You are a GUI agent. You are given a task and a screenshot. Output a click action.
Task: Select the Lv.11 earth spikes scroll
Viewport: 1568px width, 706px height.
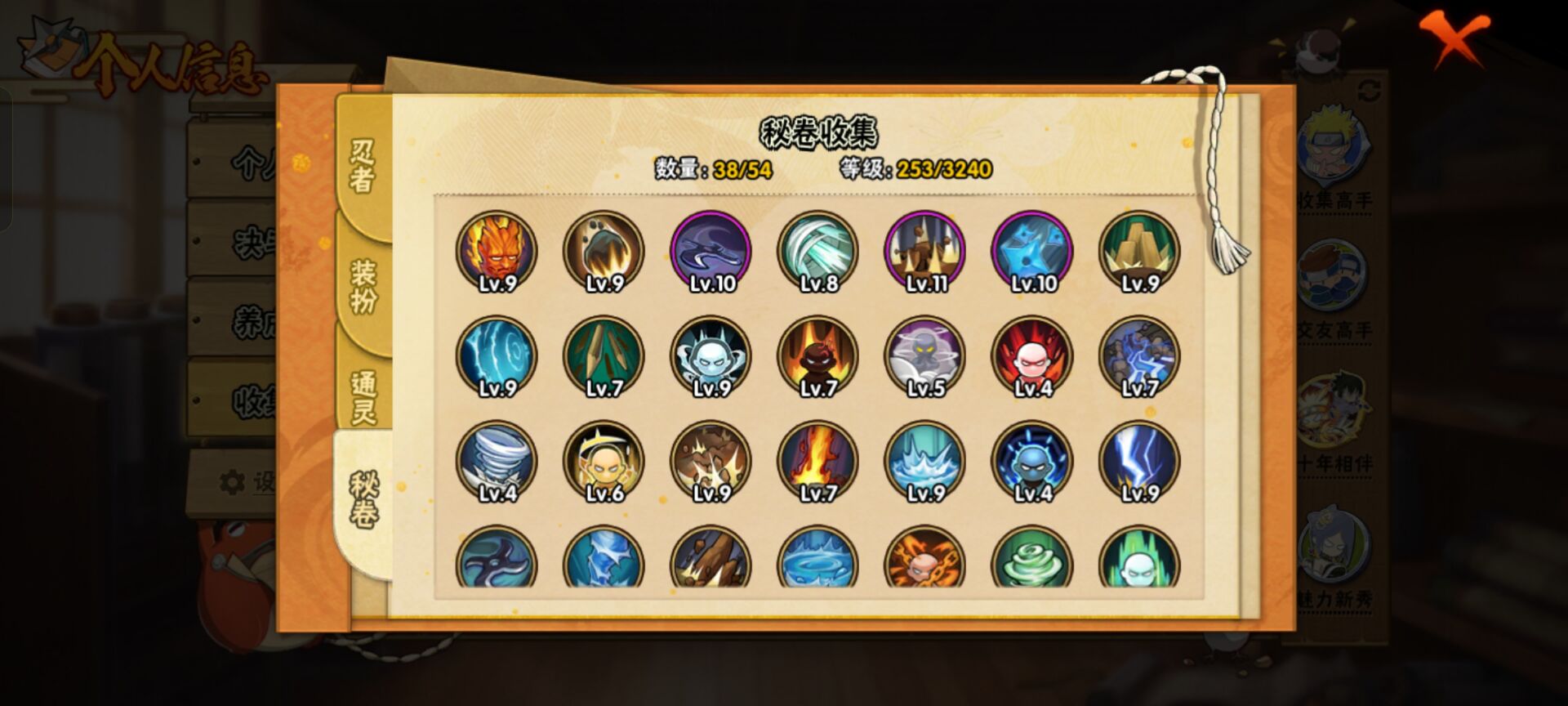tap(923, 251)
